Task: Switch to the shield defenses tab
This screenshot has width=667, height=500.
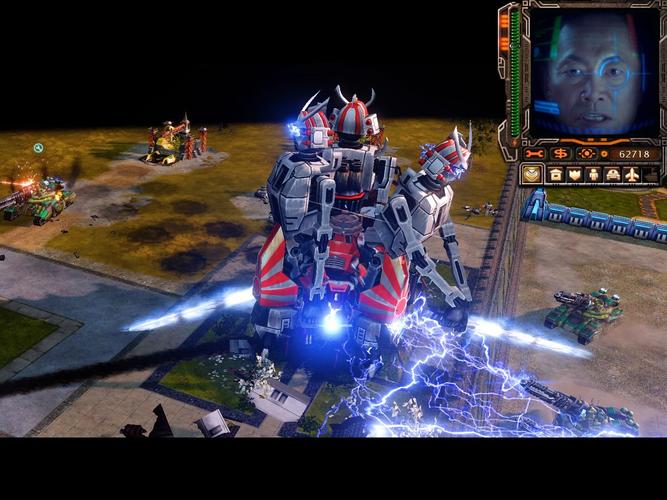Action: [574, 174]
